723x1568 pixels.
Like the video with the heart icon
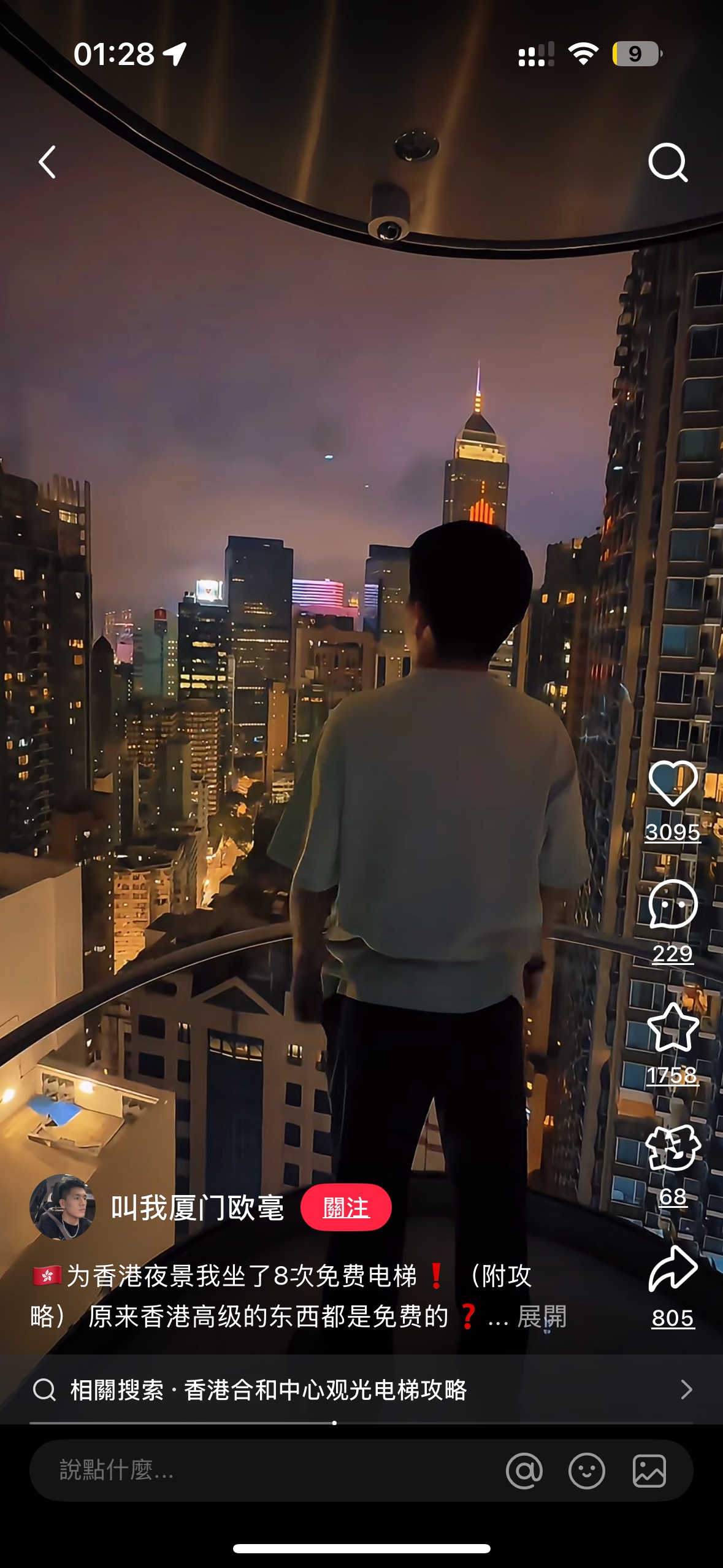click(673, 783)
